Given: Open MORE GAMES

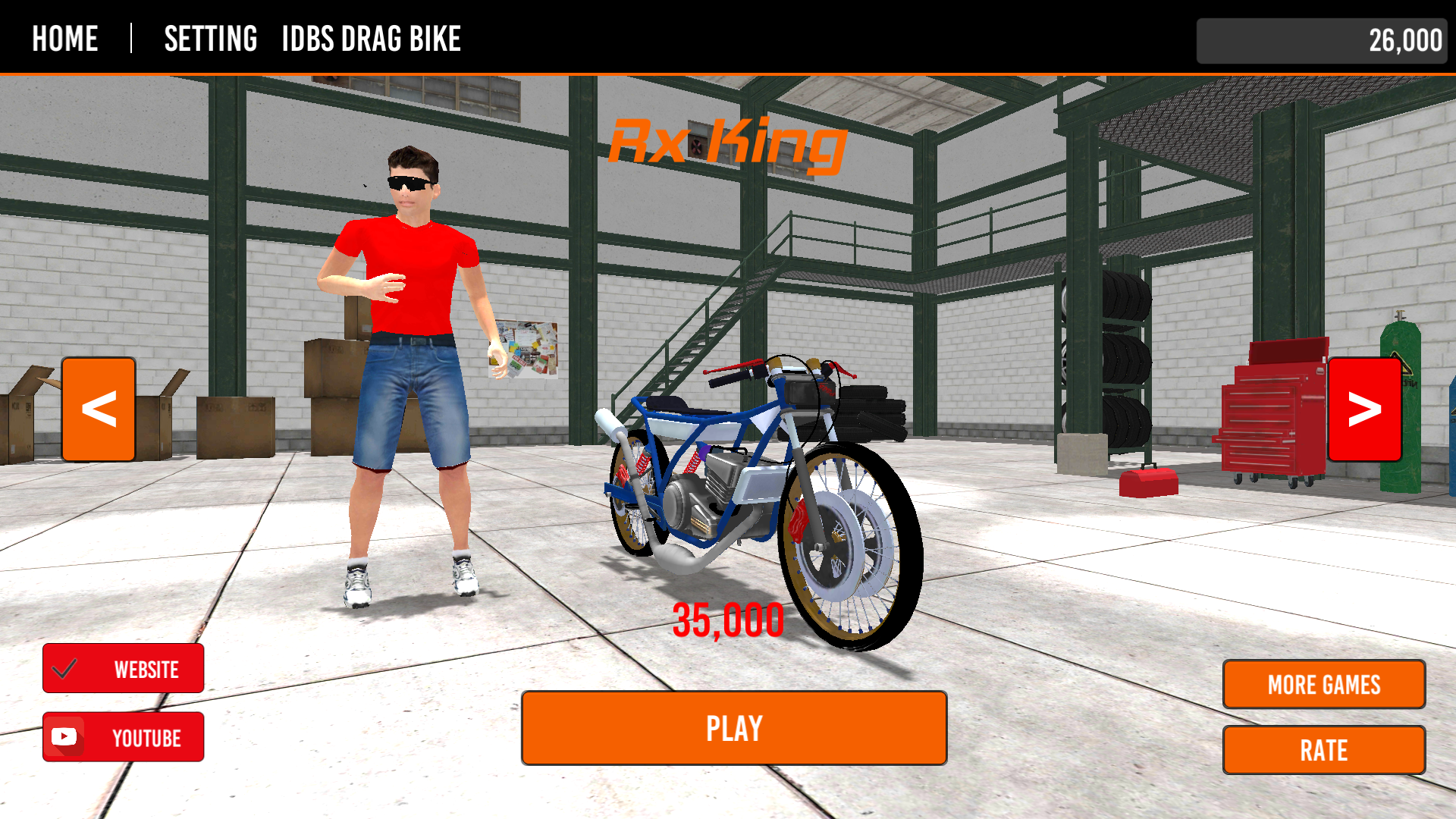Looking at the screenshot, I should (x=1323, y=684).
